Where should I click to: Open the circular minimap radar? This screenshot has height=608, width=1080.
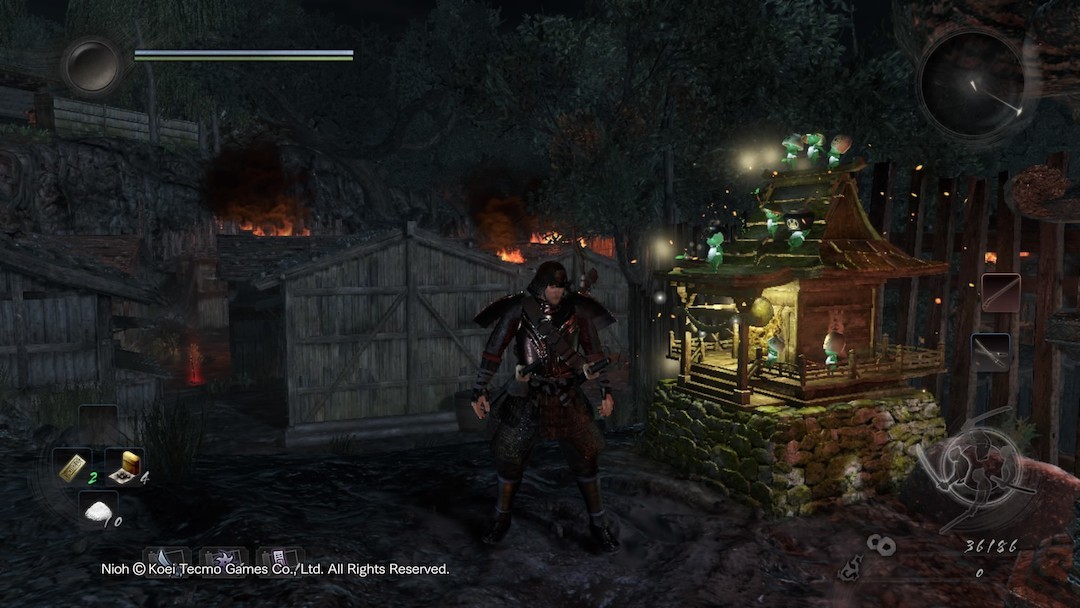[968, 85]
